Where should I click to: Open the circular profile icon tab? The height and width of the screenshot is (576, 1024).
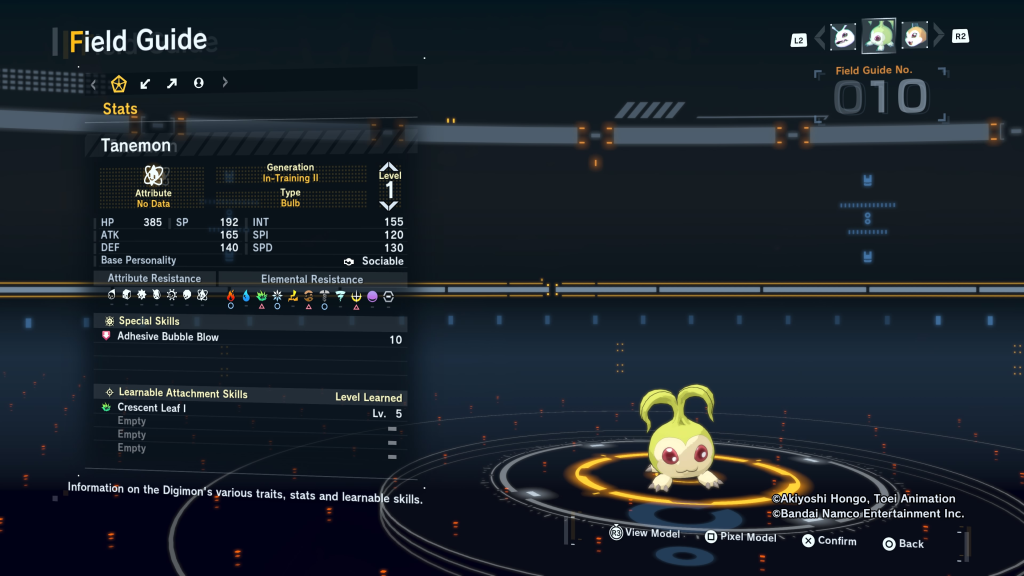[x=199, y=83]
